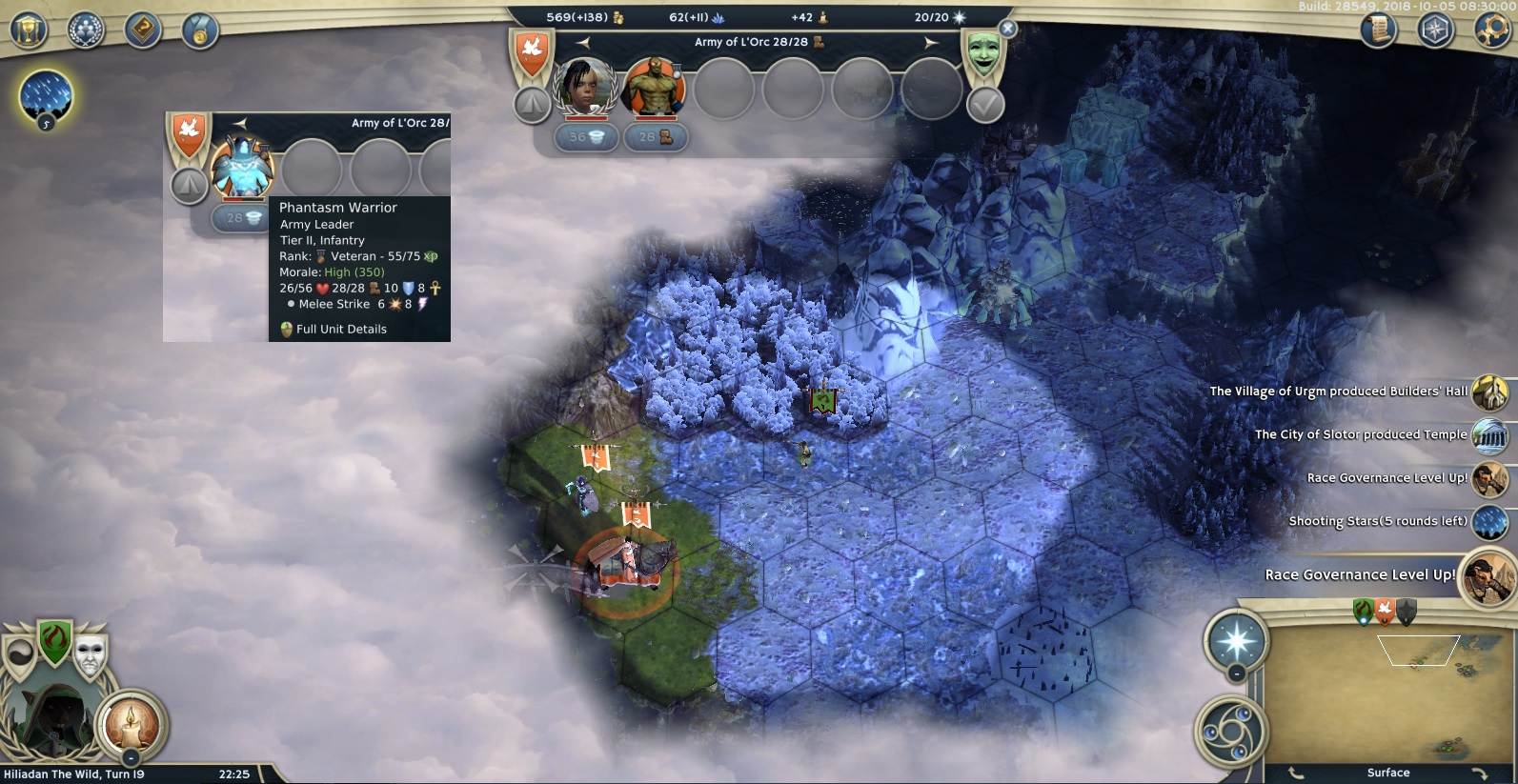Select the orc unit portrait in the army

tap(655, 88)
